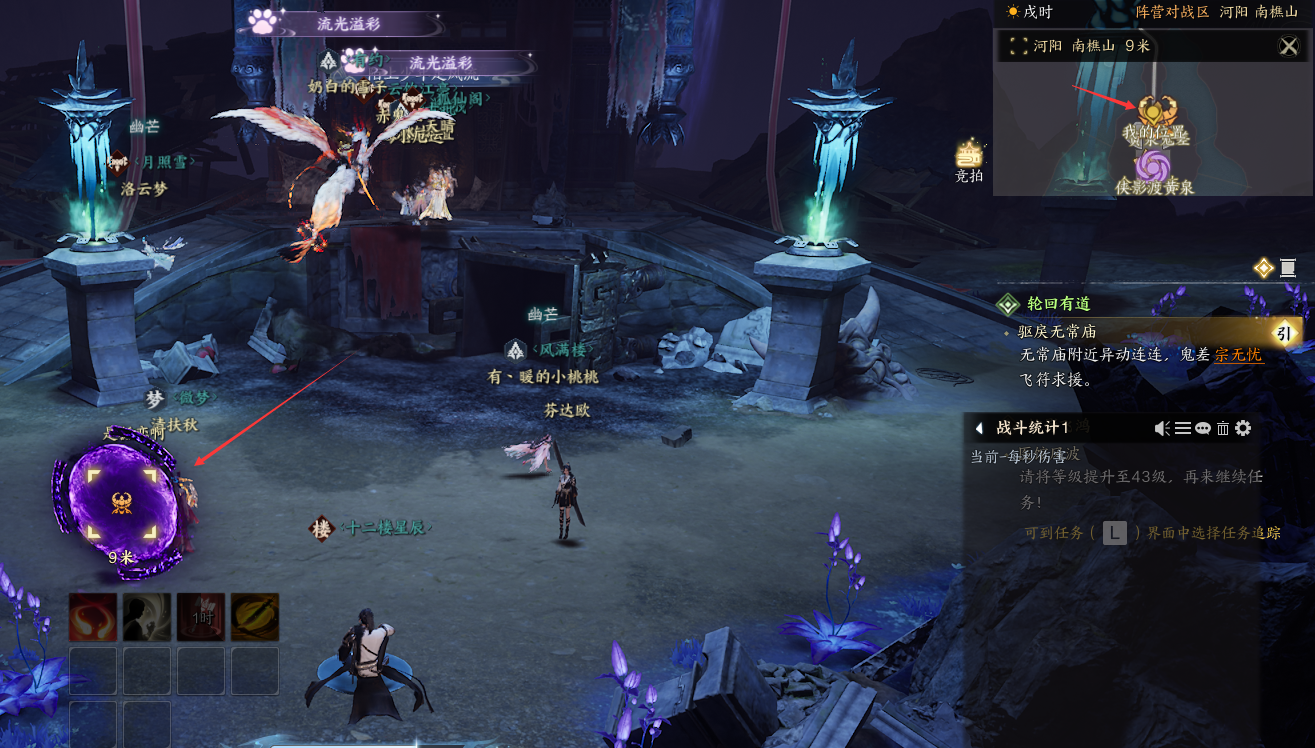Image resolution: width=1315 pixels, height=748 pixels.
Task: Click the buff icon showing 1时
Action: [201, 617]
